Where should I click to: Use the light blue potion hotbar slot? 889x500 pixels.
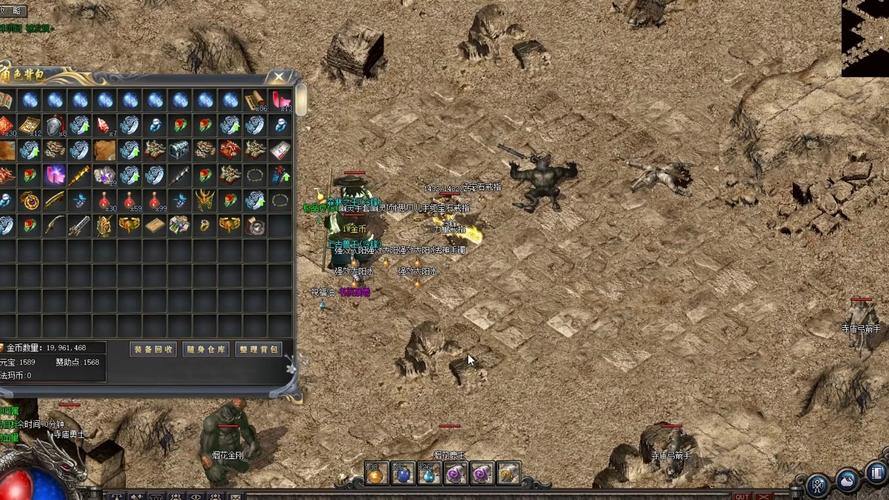pyautogui.click(x=429, y=473)
